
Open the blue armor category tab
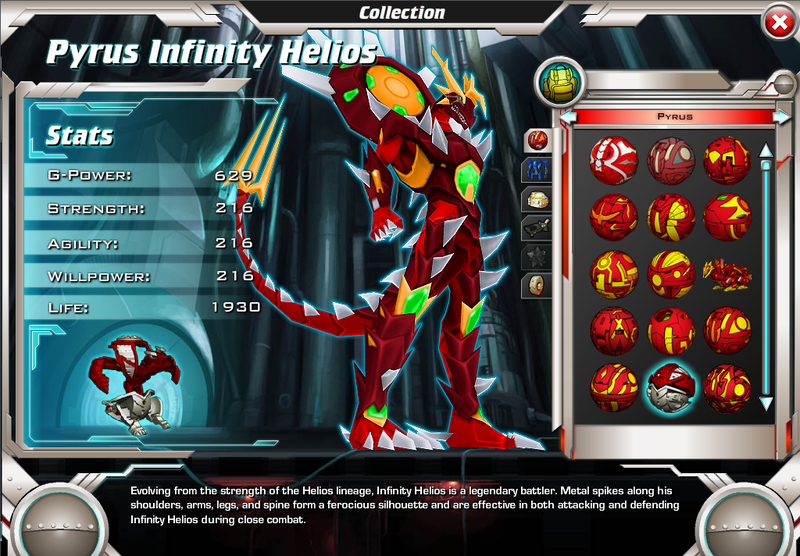[537, 169]
